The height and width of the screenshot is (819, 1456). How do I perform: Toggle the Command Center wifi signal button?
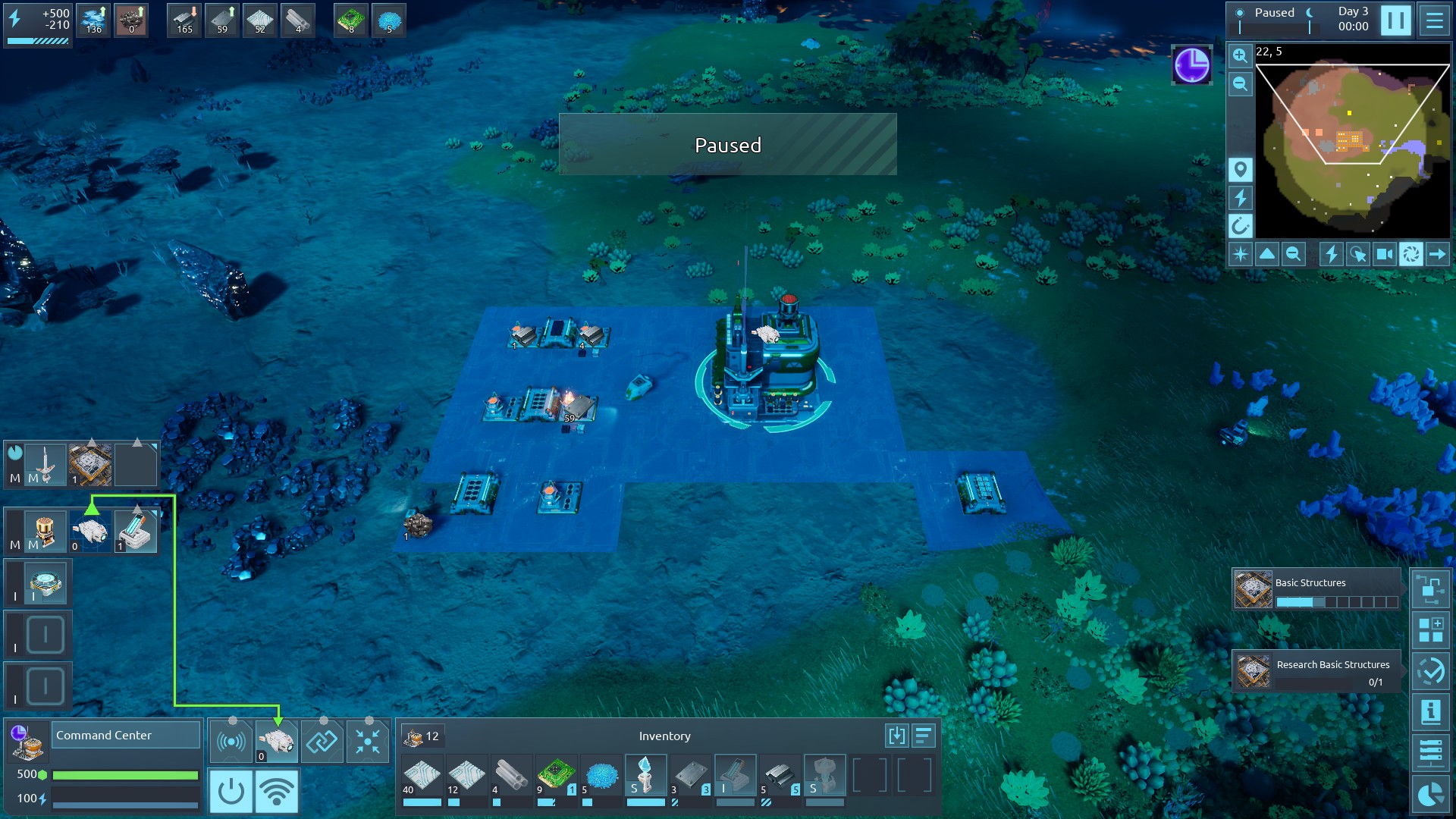pyautogui.click(x=277, y=791)
